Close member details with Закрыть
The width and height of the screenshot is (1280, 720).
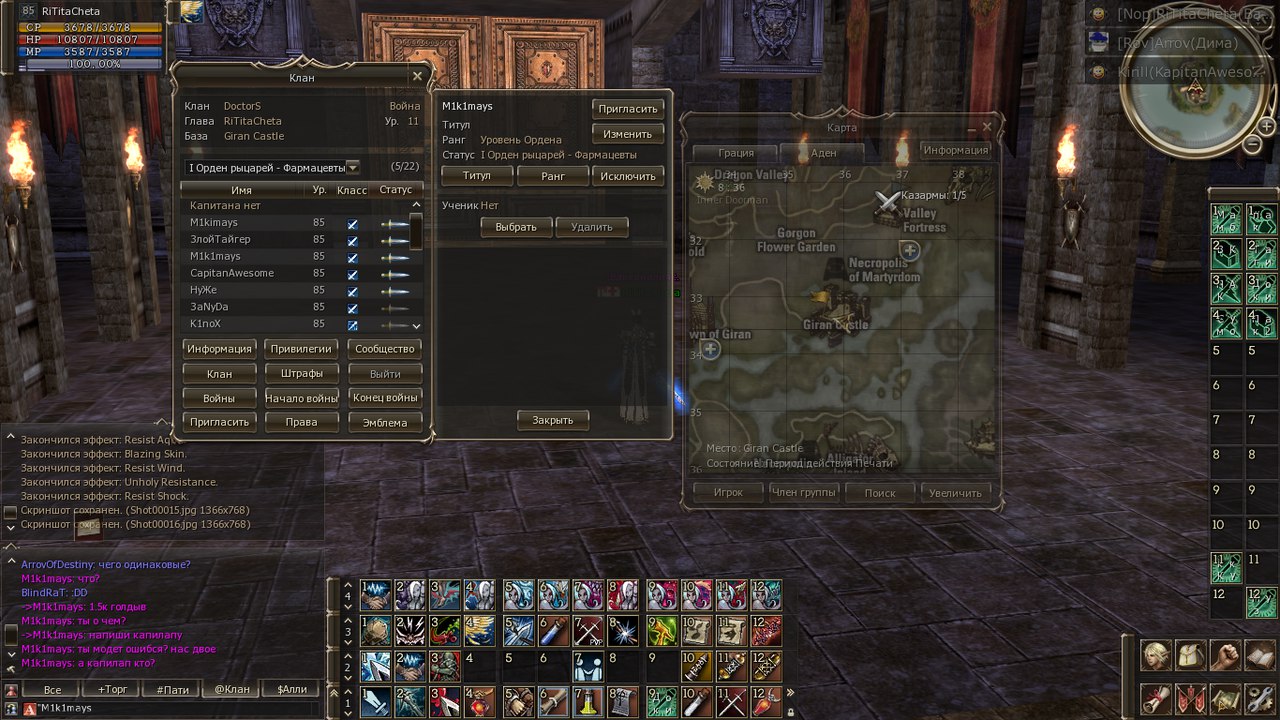(x=552, y=420)
